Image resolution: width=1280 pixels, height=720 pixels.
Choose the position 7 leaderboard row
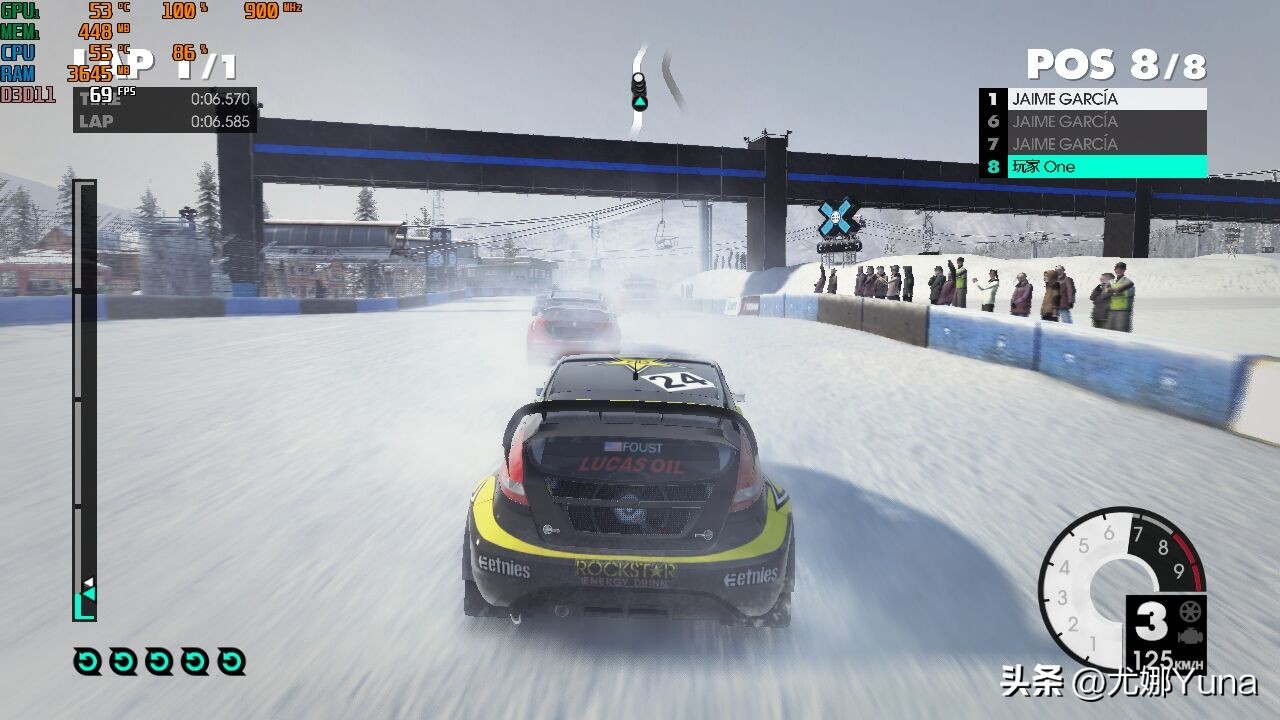coord(1093,144)
